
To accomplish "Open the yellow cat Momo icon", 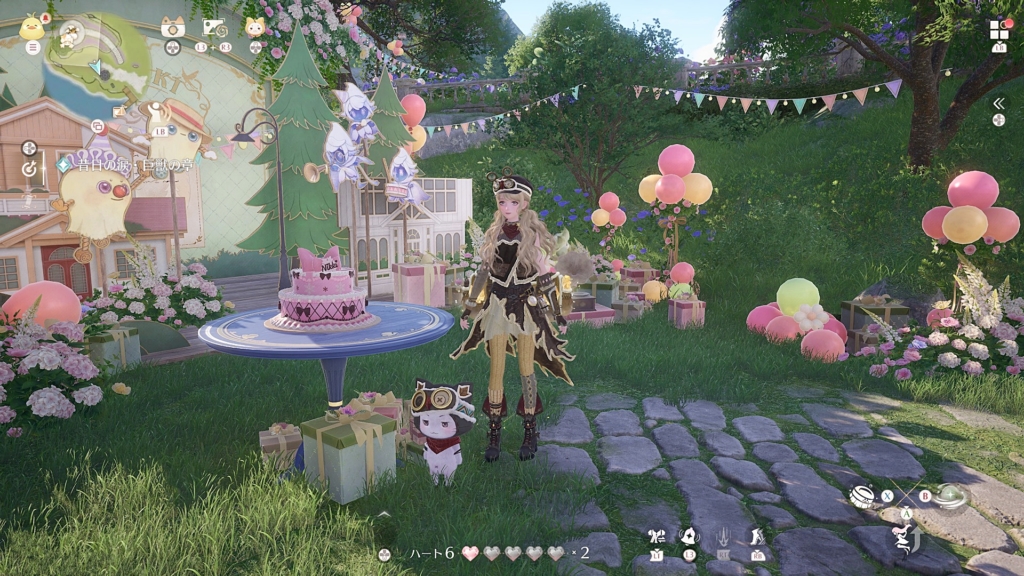I will (x=256, y=27).
